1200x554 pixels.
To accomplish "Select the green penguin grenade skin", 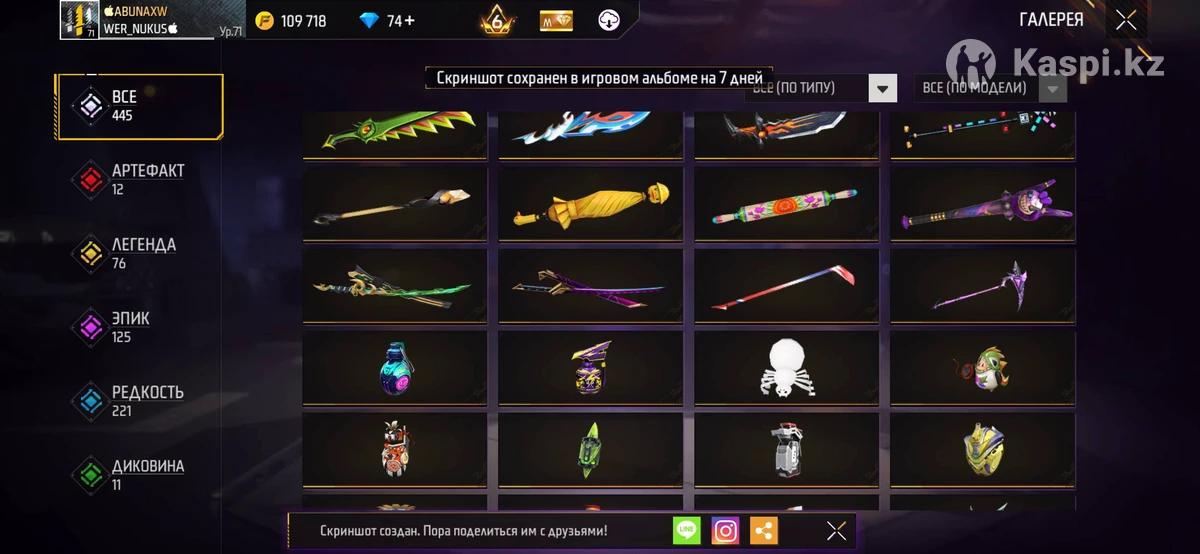I will click(x=982, y=368).
